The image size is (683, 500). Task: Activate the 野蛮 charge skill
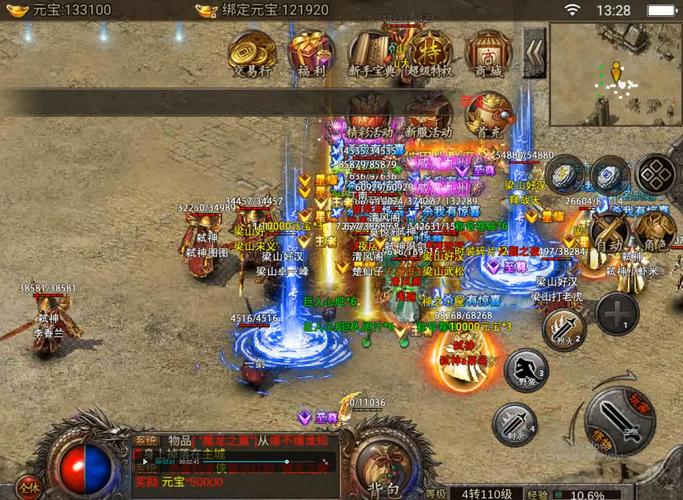tap(526, 371)
